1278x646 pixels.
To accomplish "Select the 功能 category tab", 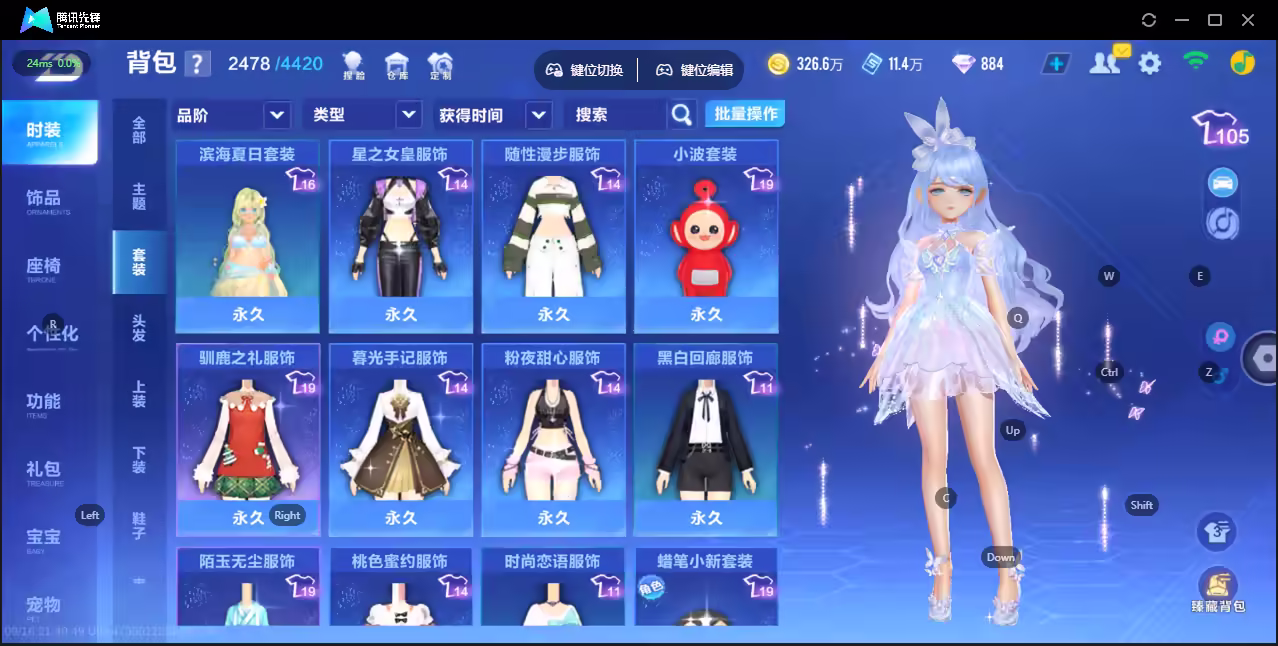I will [44, 402].
